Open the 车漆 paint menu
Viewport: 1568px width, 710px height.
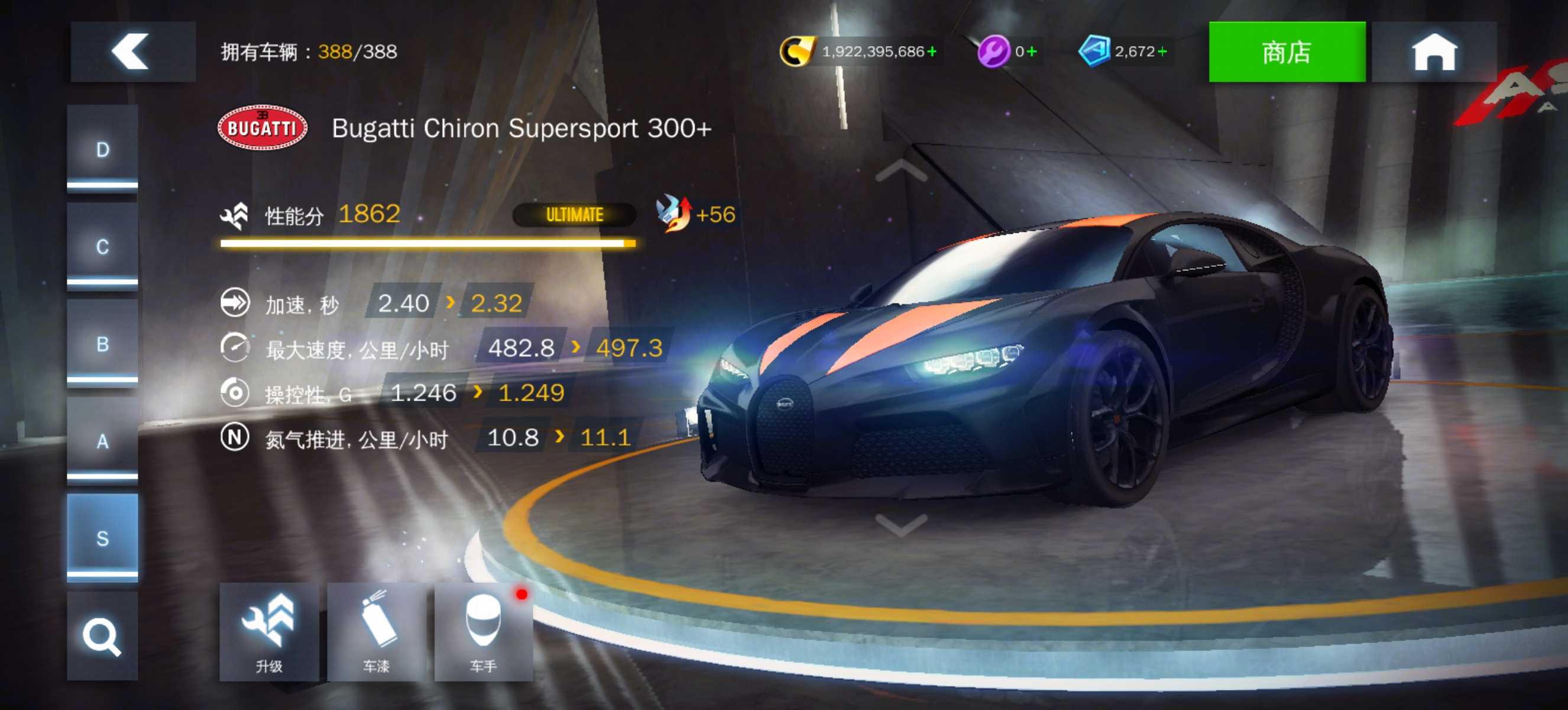click(376, 631)
